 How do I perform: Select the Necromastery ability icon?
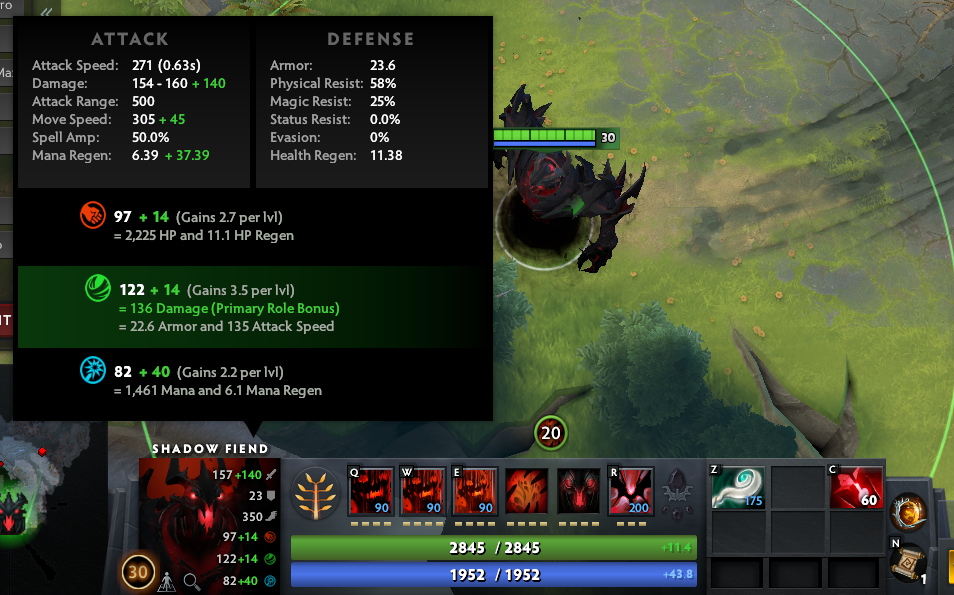(x=526, y=491)
